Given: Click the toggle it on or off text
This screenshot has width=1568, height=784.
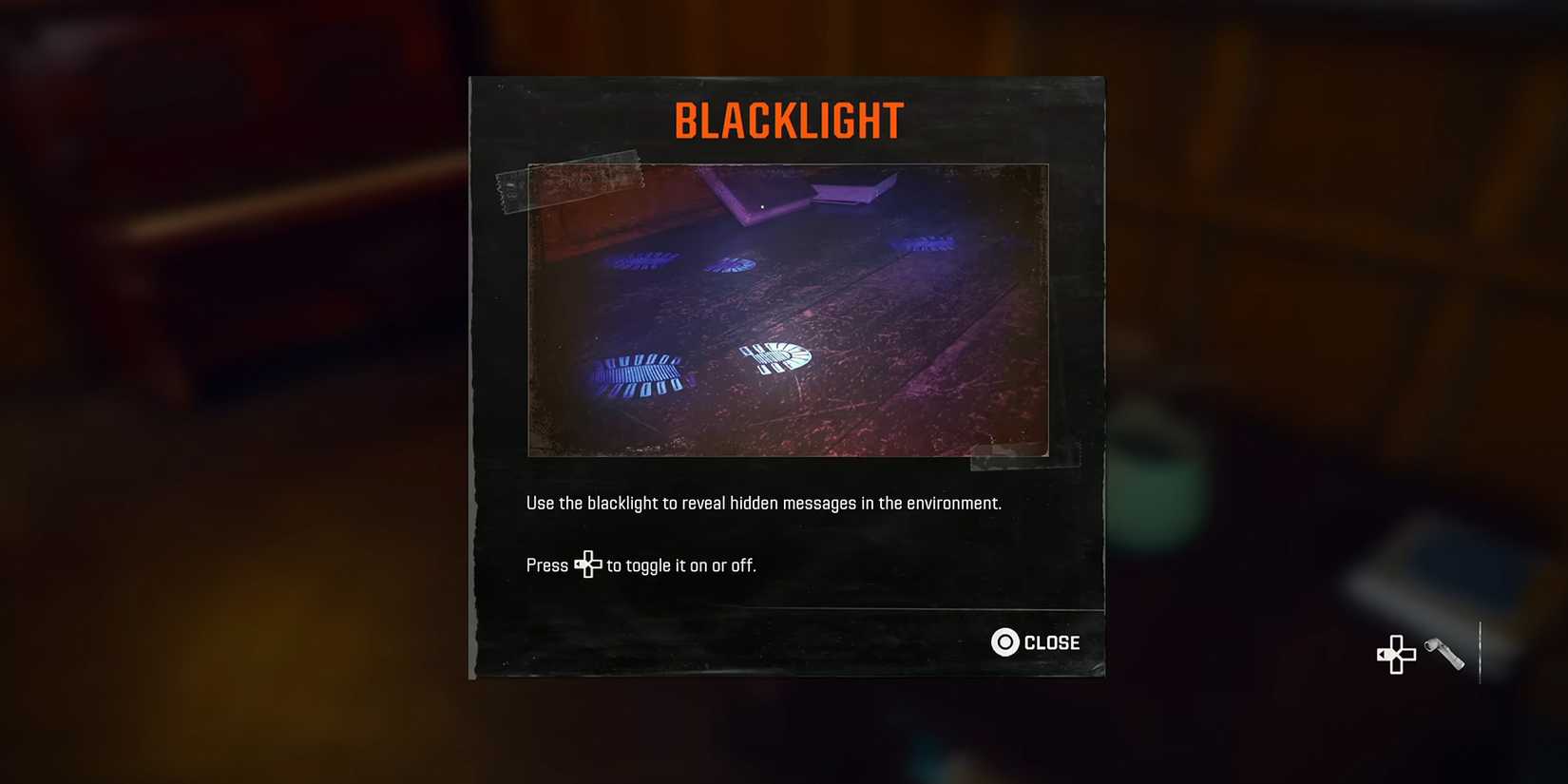Looking at the screenshot, I should point(679,564).
